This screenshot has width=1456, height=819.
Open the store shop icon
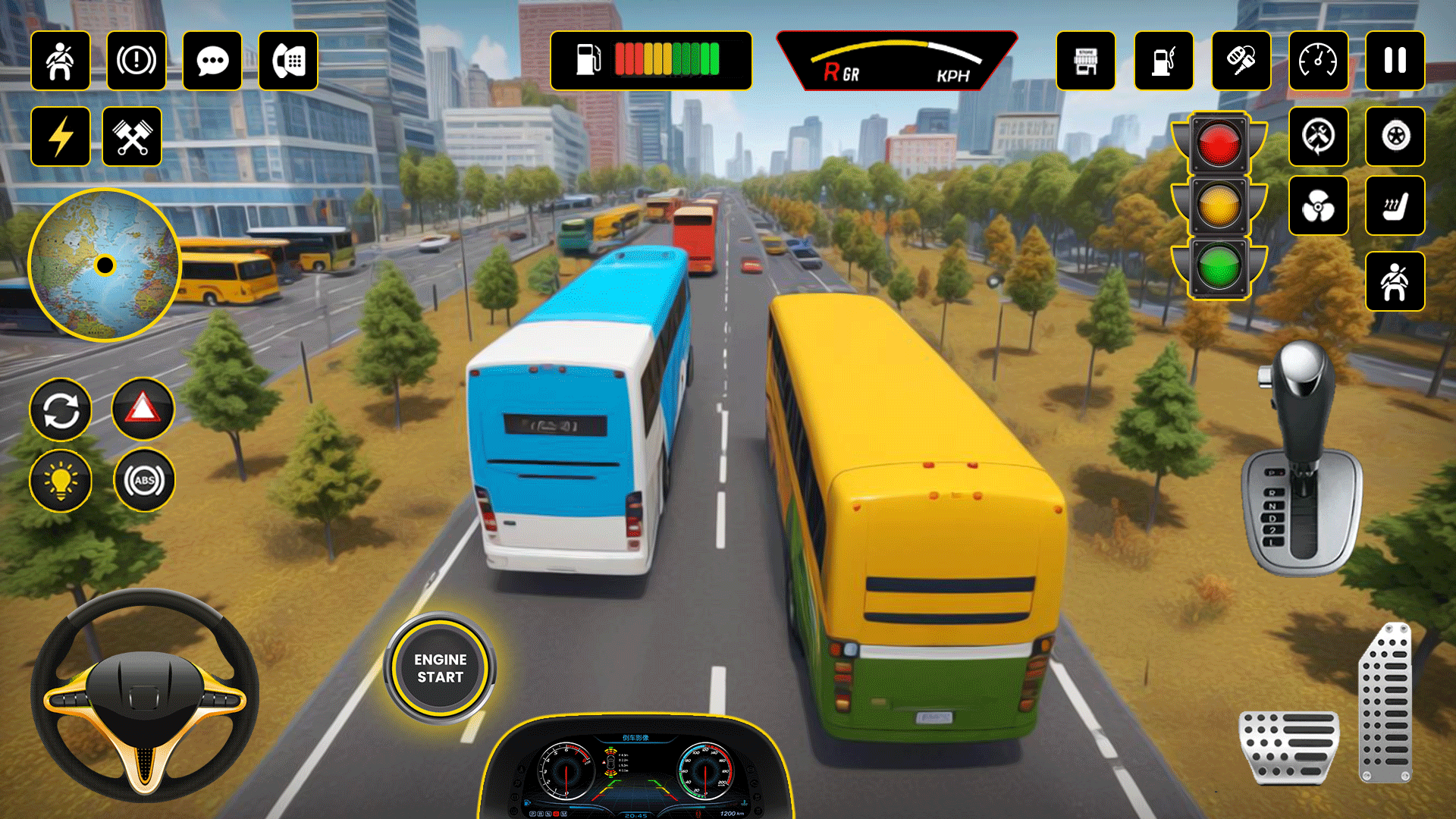point(1086,61)
